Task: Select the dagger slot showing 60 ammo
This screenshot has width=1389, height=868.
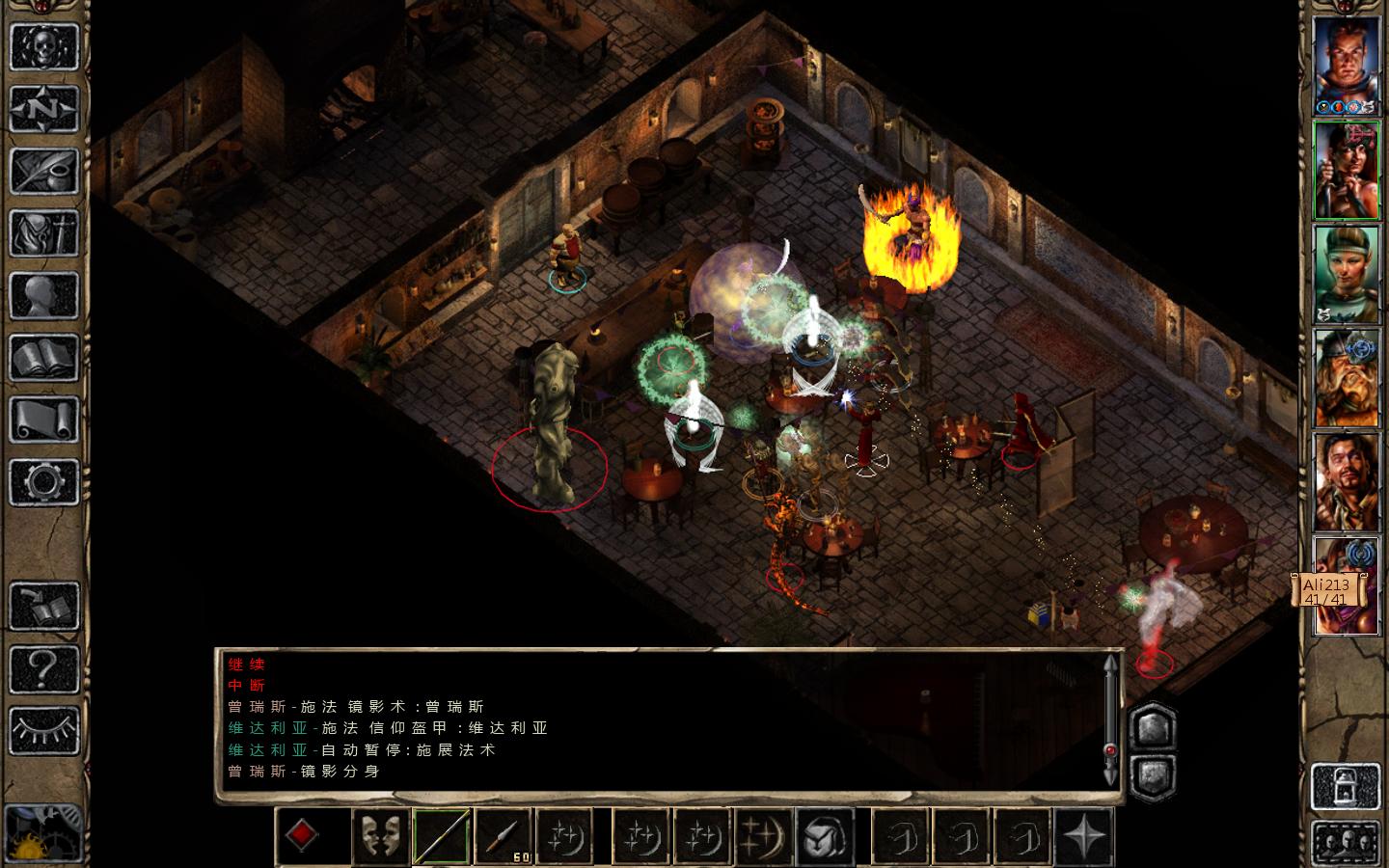Action: point(504,835)
